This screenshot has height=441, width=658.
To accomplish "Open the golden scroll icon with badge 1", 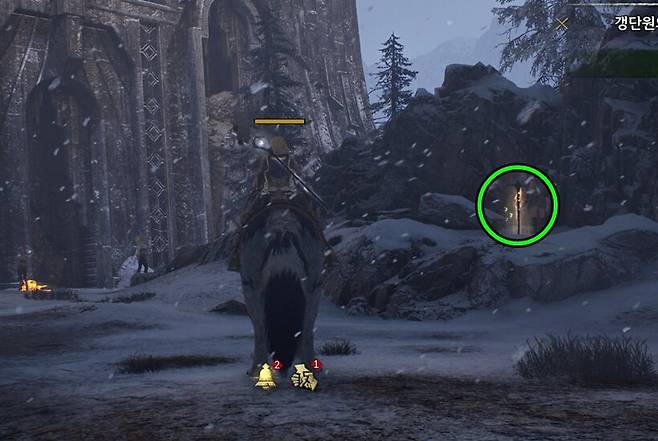I will [x=303, y=377].
